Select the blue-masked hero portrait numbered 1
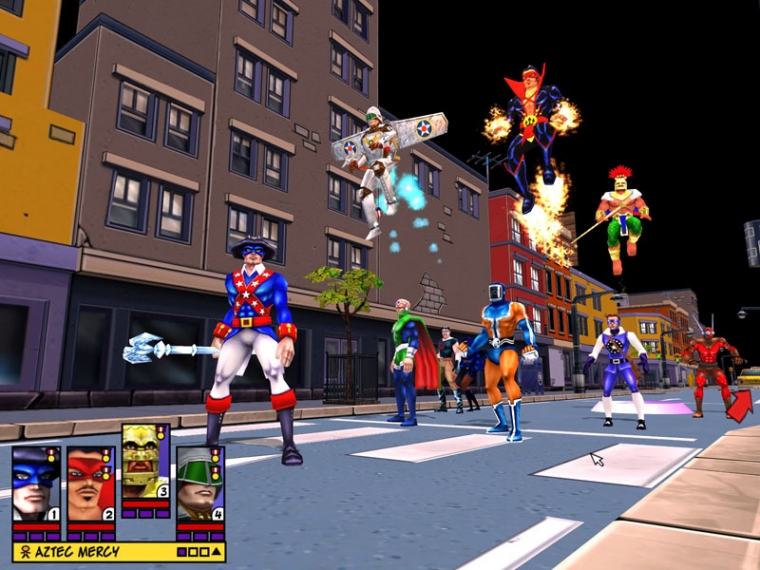This screenshot has width=760, height=570. click(36, 484)
